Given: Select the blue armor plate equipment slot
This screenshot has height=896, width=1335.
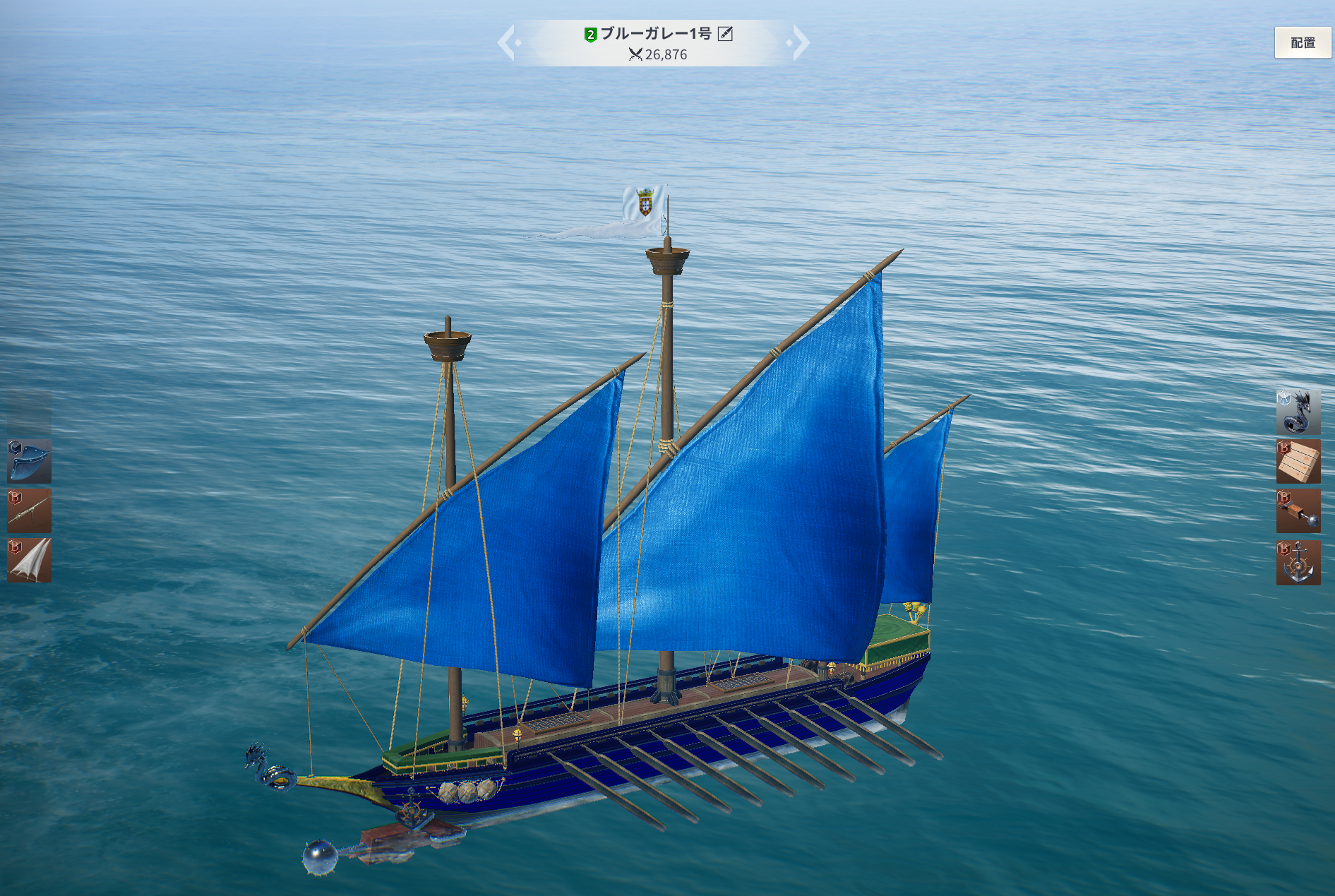Looking at the screenshot, I should [x=29, y=461].
